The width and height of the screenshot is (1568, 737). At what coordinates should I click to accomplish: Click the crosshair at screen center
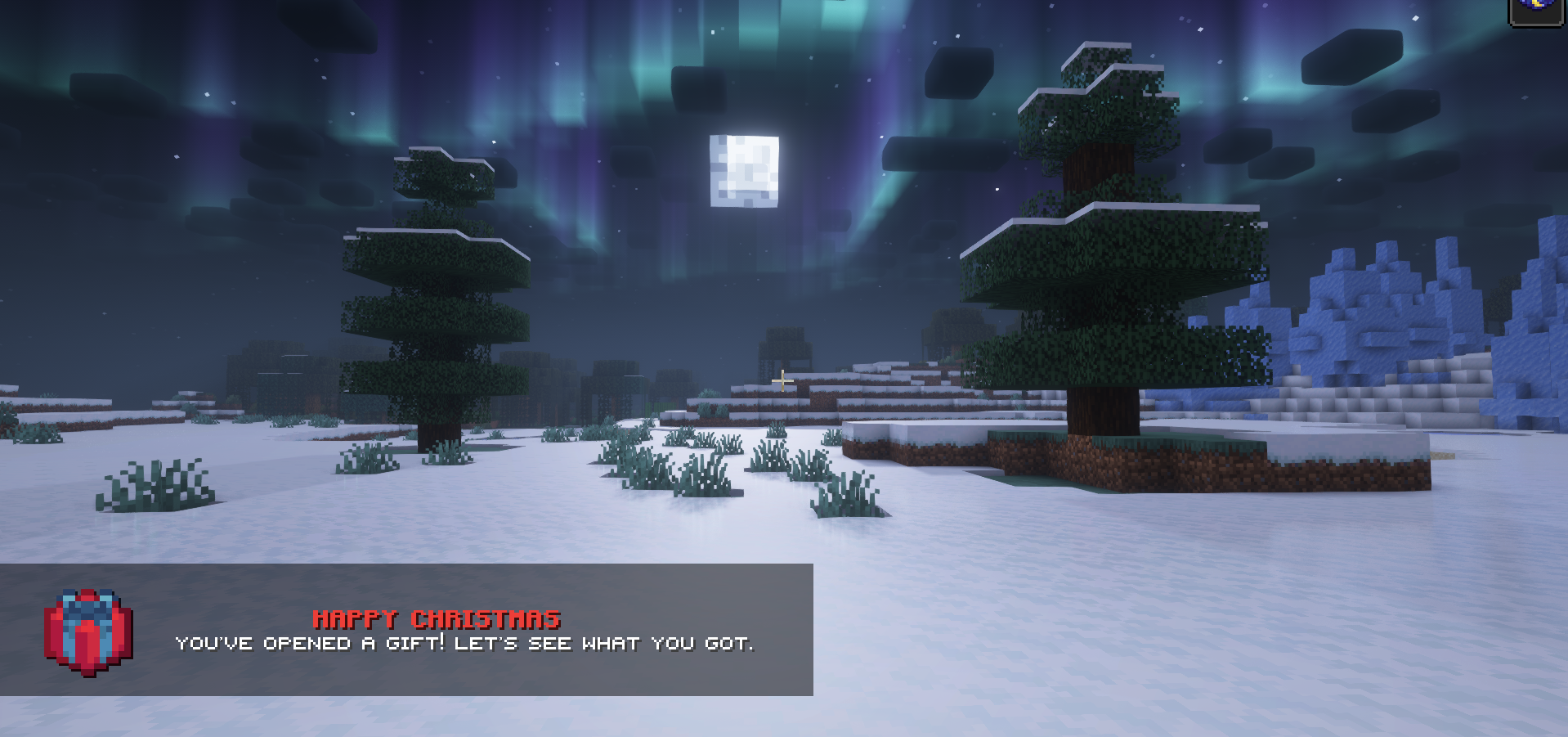[x=782, y=380]
